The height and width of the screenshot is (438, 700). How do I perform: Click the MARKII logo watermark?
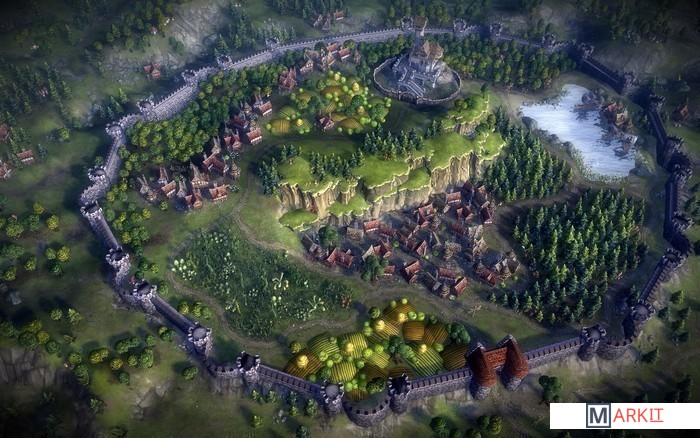[624, 416]
